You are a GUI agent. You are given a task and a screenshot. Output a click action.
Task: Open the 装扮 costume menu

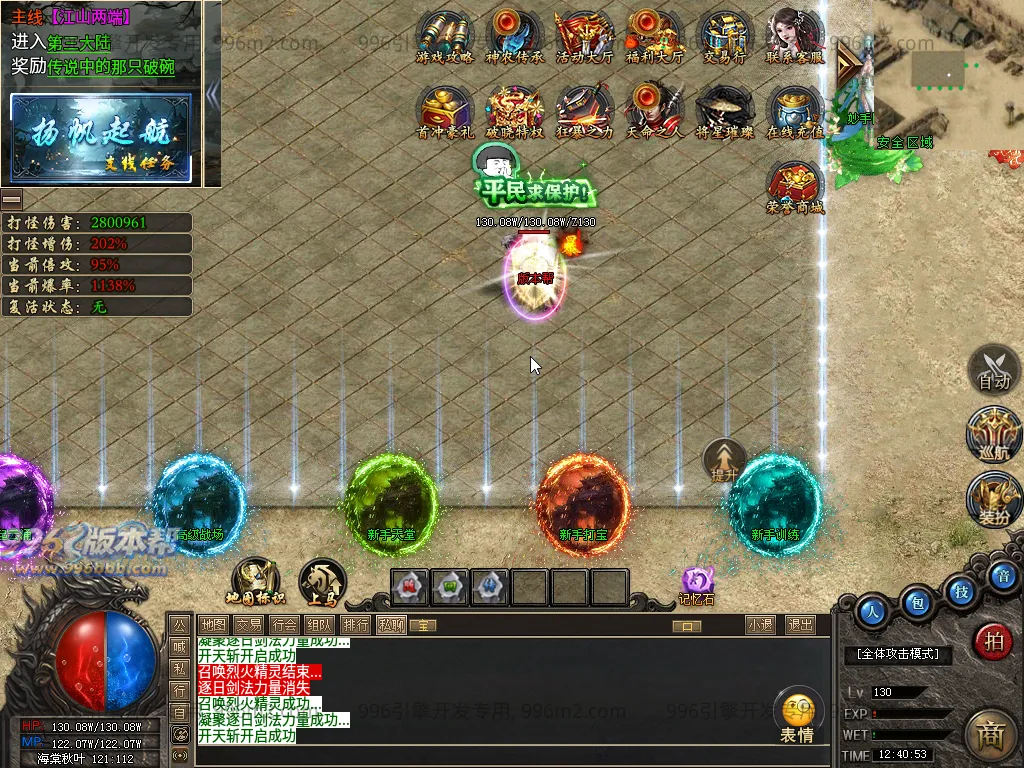point(994,500)
